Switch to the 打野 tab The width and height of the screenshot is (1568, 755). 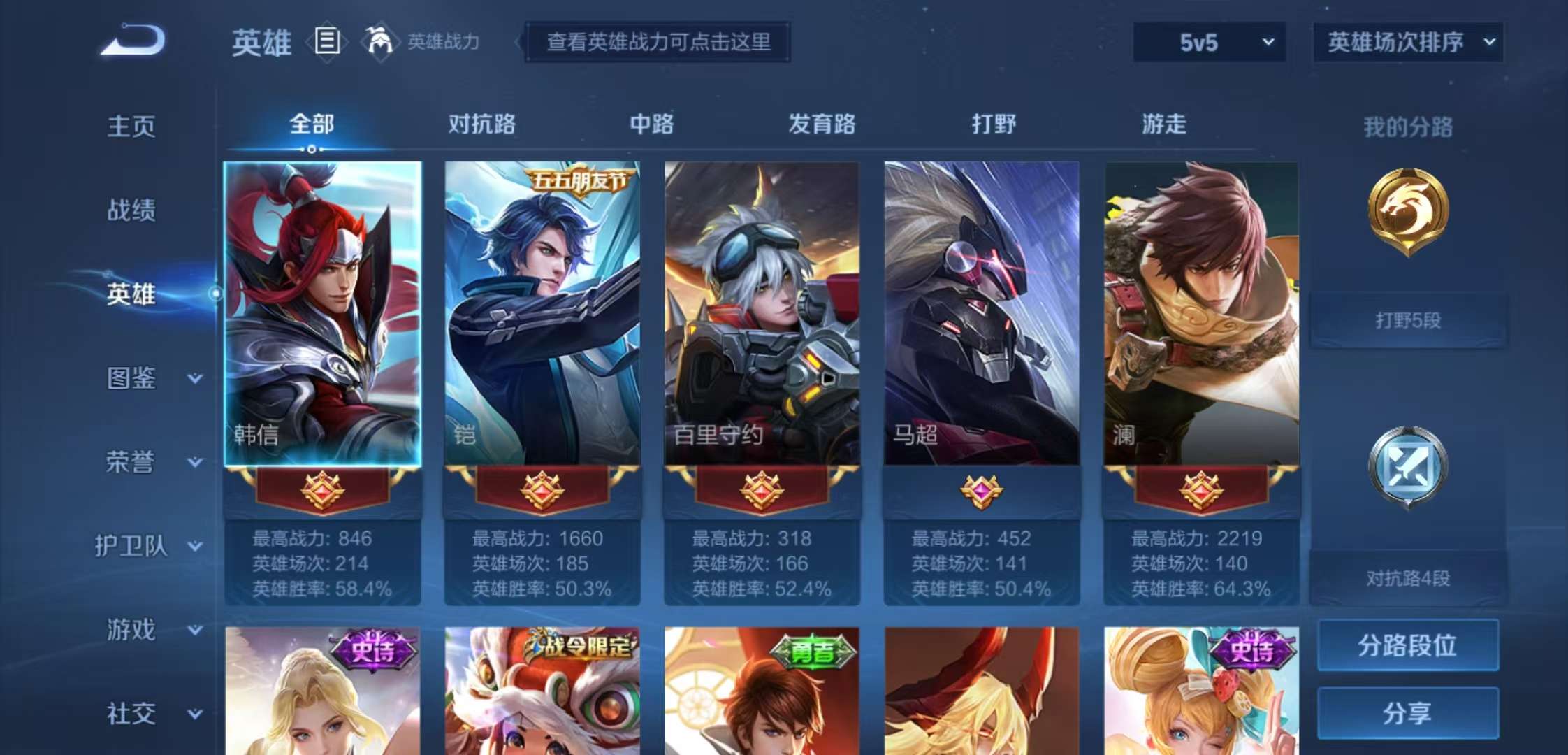point(992,124)
